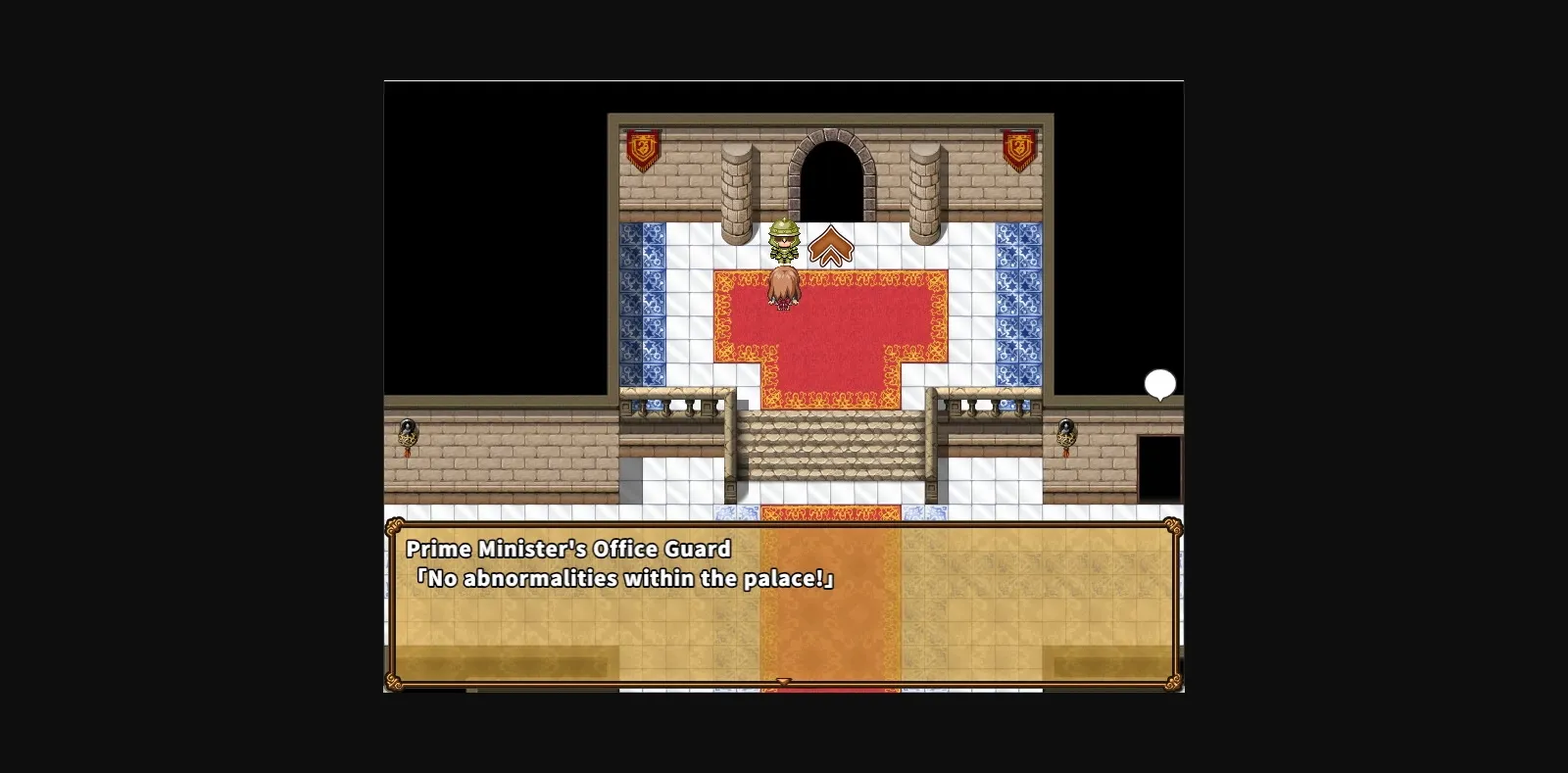Screen dimensions: 1568x773
Task: Click the message advance arrow below the textbox
Action: pyautogui.click(x=782, y=681)
